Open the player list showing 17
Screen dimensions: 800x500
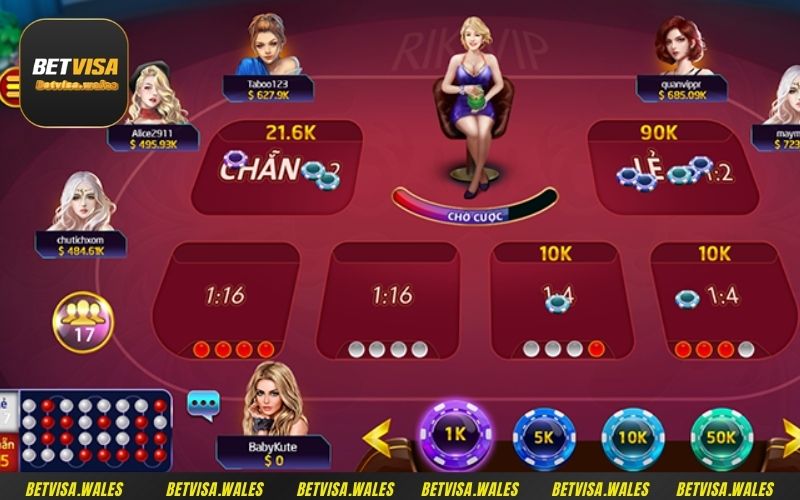83,322
